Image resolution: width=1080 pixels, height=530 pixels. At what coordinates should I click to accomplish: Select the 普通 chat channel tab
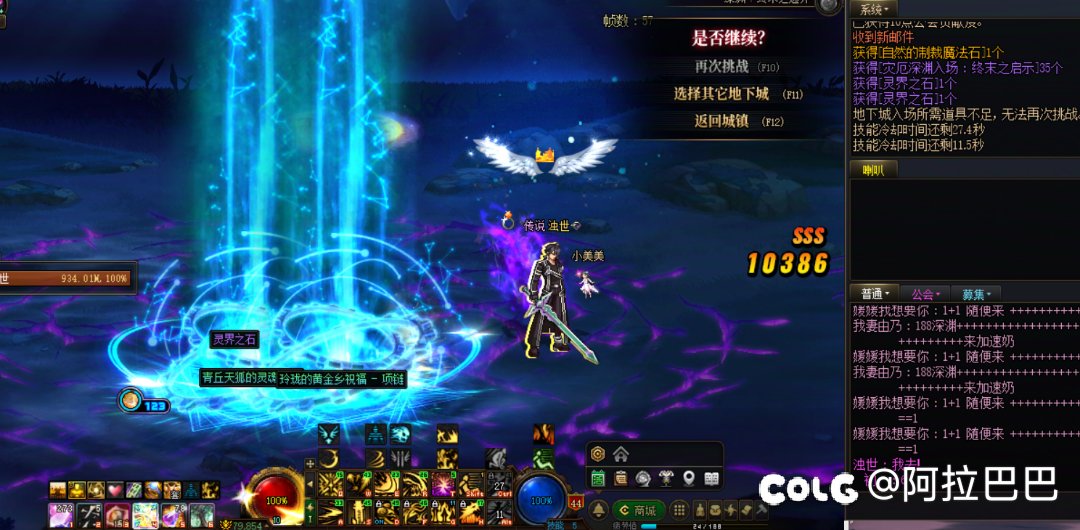tap(874, 293)
